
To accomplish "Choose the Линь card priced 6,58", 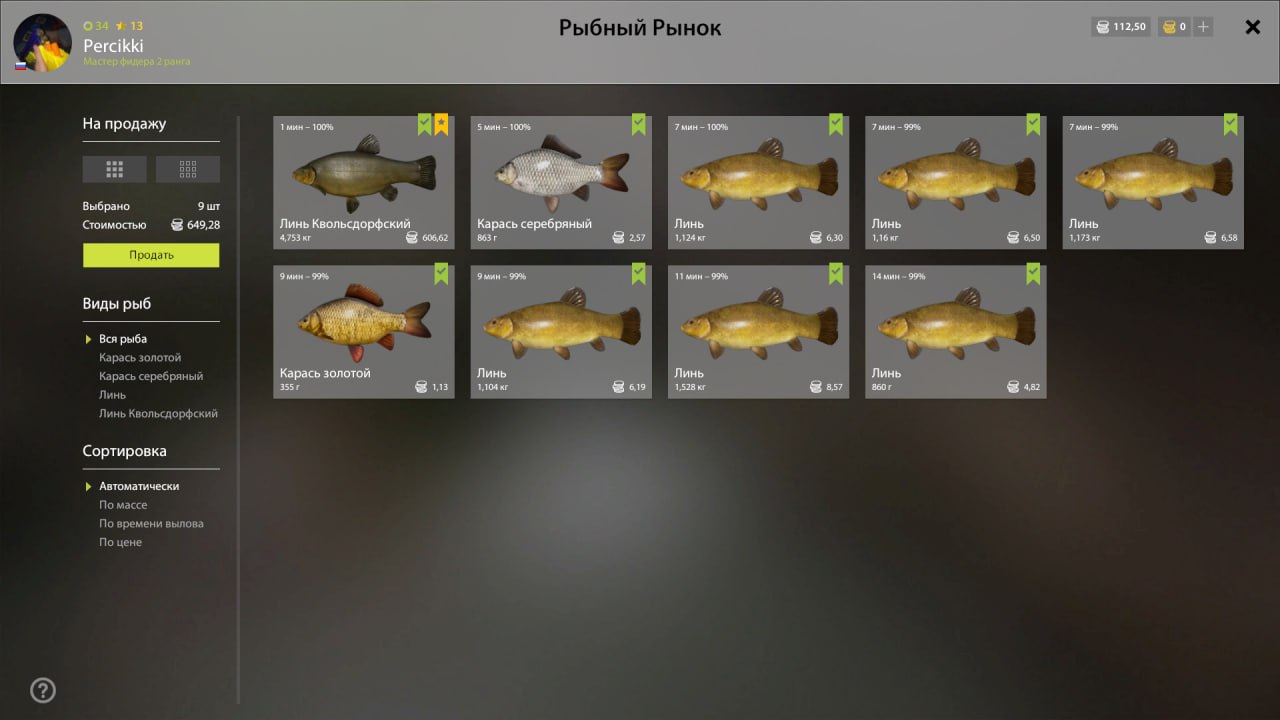I will click(1152, 182).
